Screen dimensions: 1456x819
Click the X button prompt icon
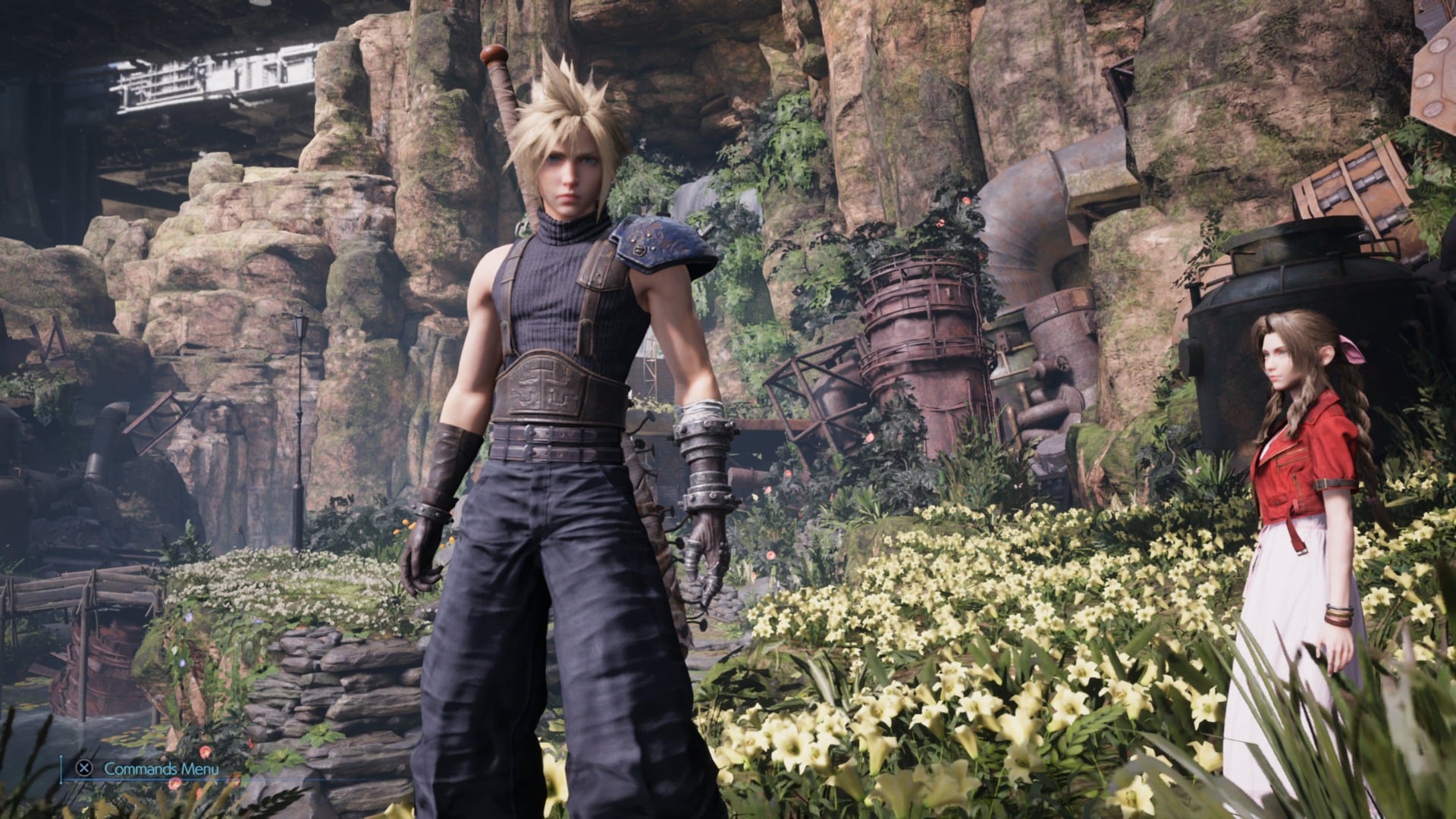pyautogui.click(x=83, y=769)
